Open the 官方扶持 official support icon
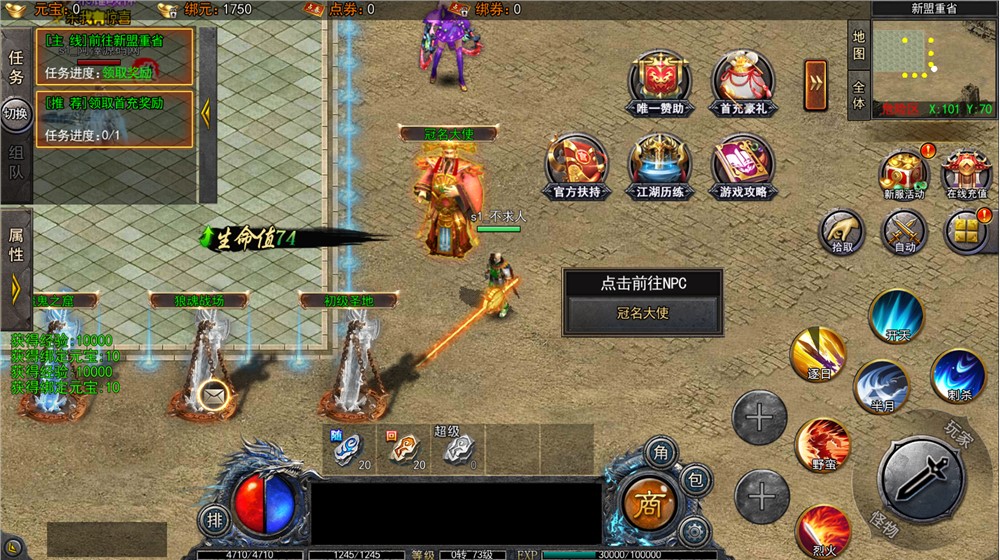 click(x=577, y=165)
